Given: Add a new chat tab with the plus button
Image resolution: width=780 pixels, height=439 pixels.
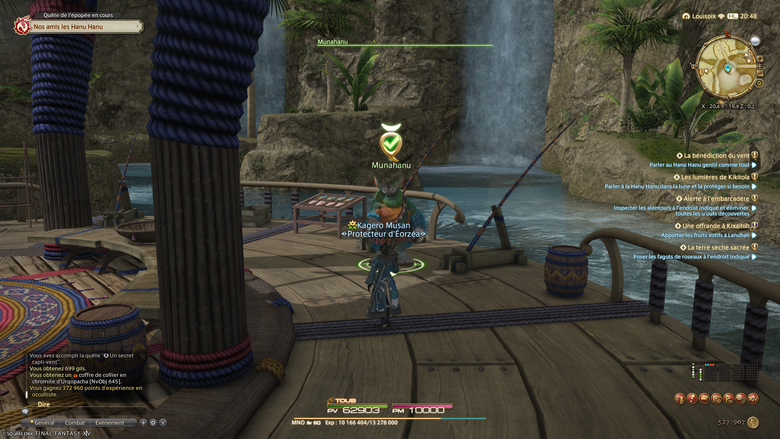Looking at the screenshot, I should tap(142, 423).
